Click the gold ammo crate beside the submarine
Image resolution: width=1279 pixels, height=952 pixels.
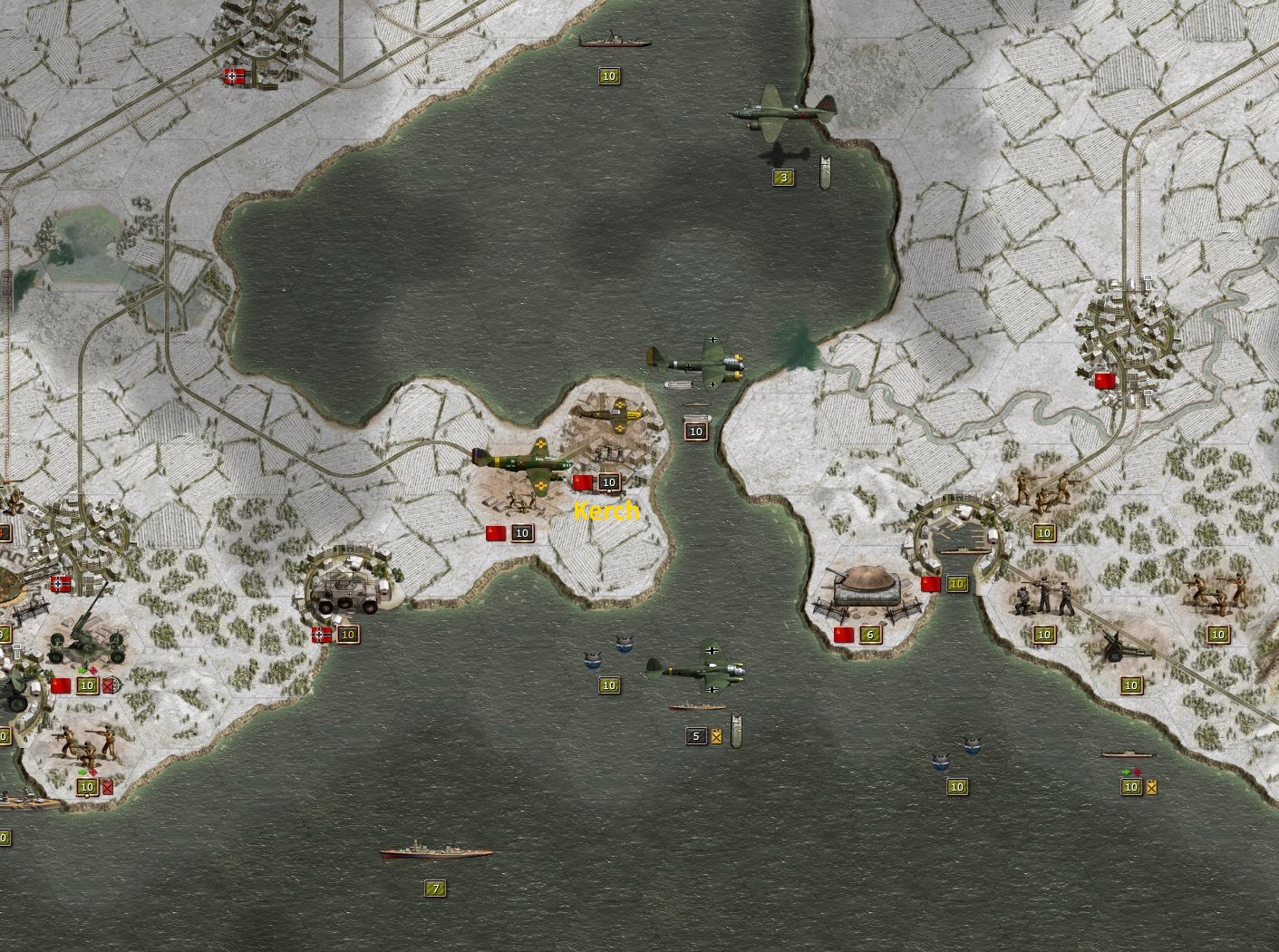pyautogui.click(x=1151, y=788)
